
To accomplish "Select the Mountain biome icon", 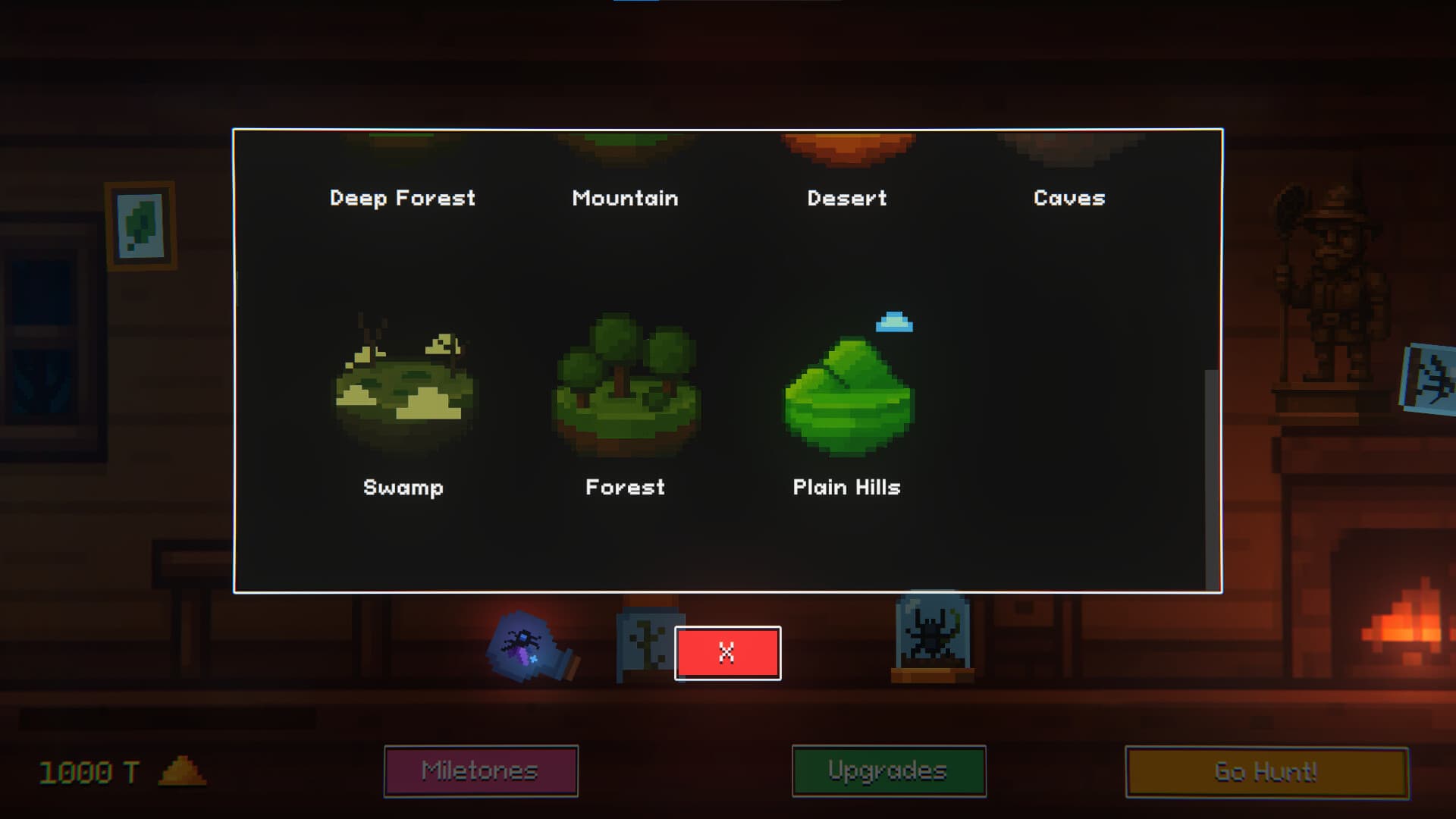I will tap(625, 144).
